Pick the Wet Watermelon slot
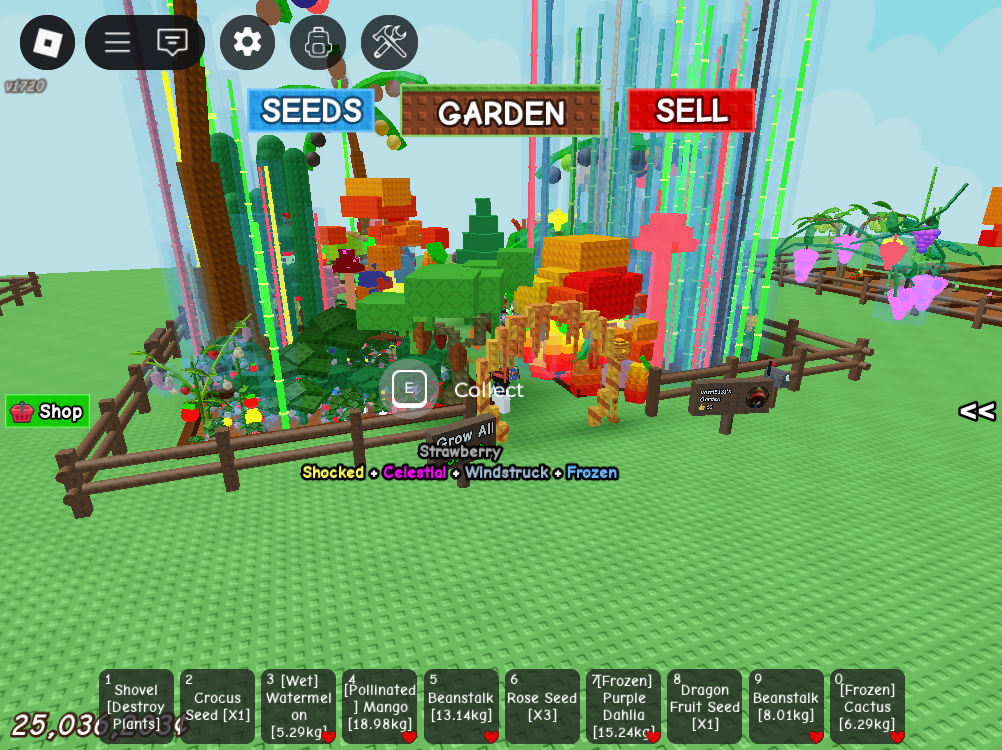Image resolution: width=1002 pixels, height=750 pixels. click(x=299, y=706)
